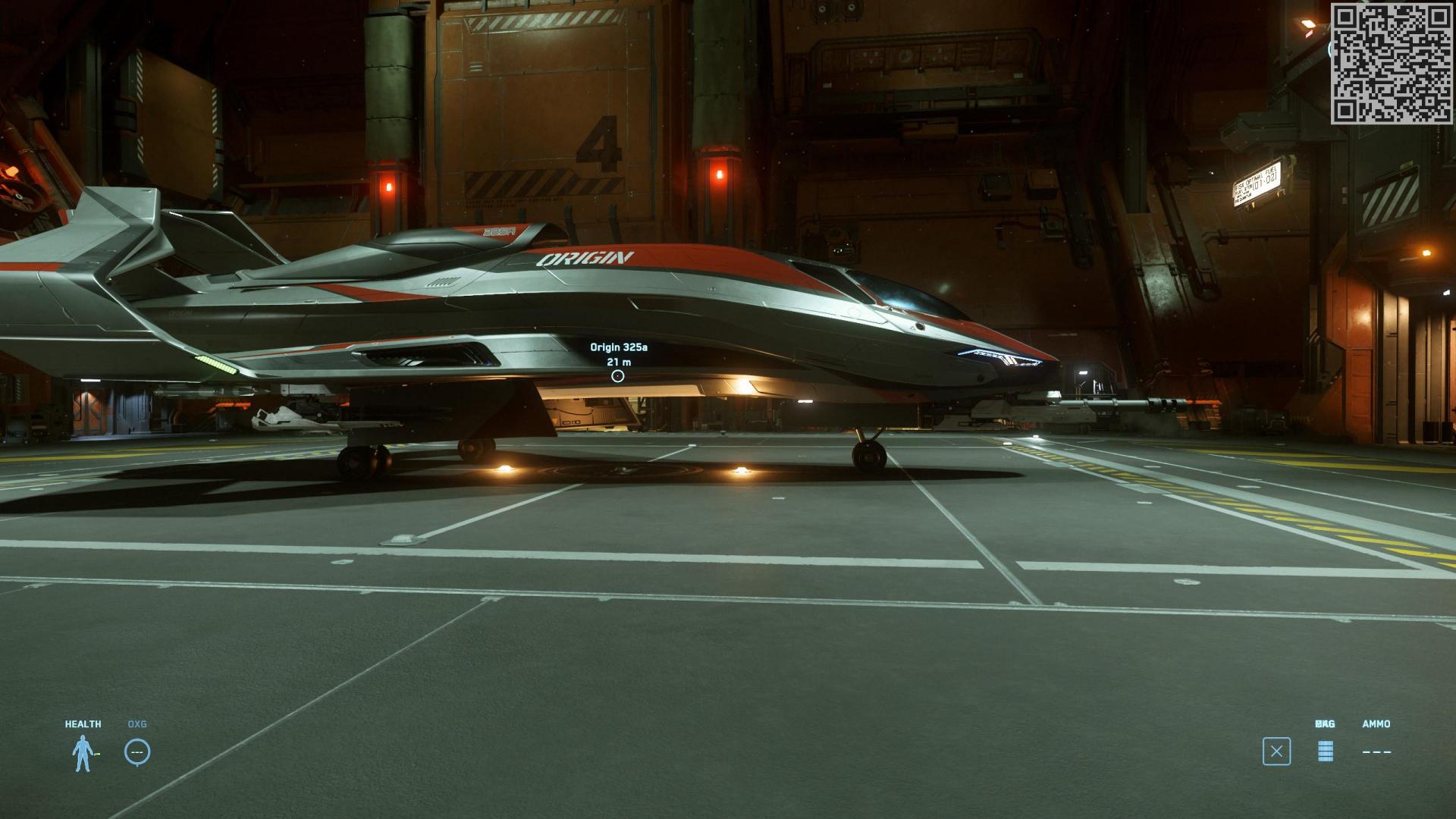Click the HEALTH label text
Image resolution: width=1456 pixels, height=819 pixels.
83,723
